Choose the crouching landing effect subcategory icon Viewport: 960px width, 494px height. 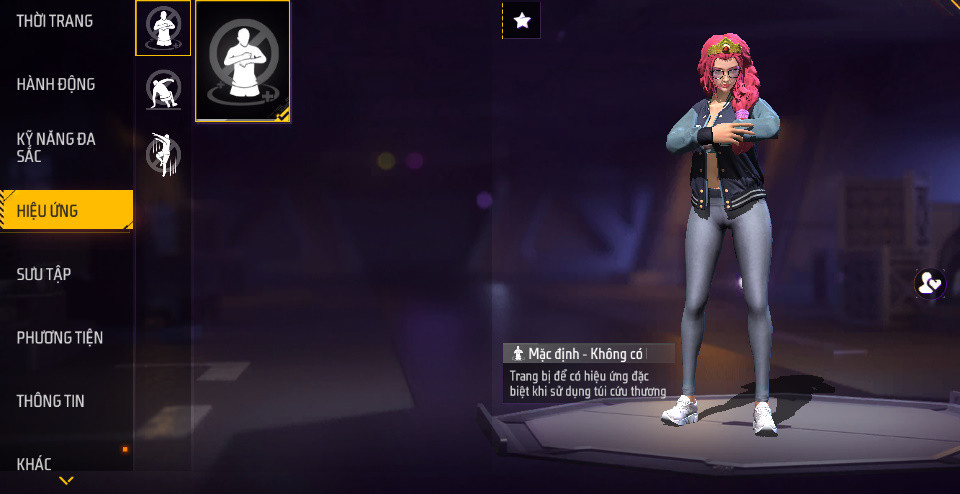(x=163, y=91)
